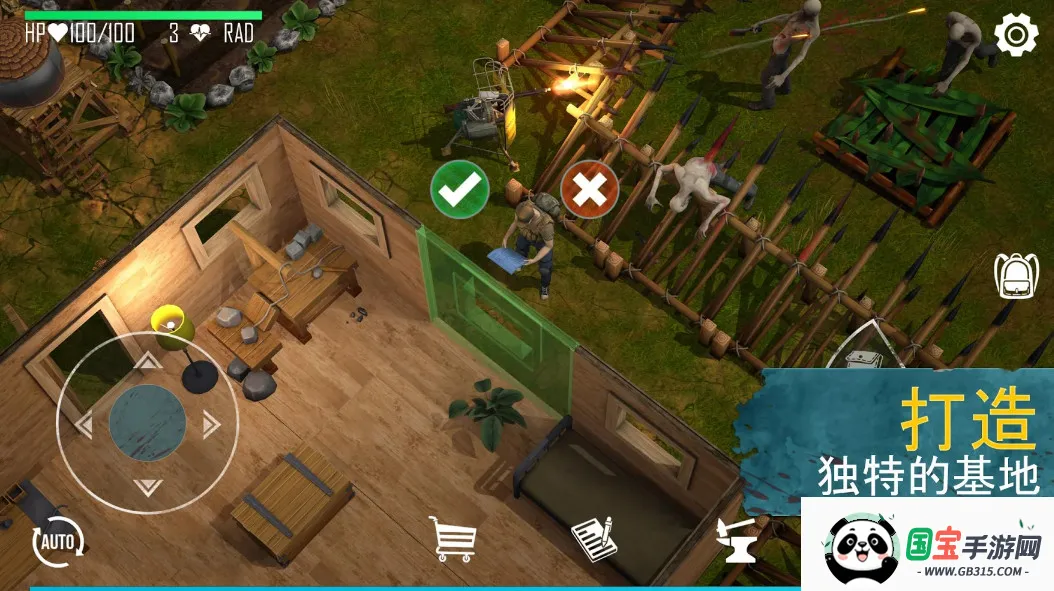Tap the joystick up arrow

point(147,361)
